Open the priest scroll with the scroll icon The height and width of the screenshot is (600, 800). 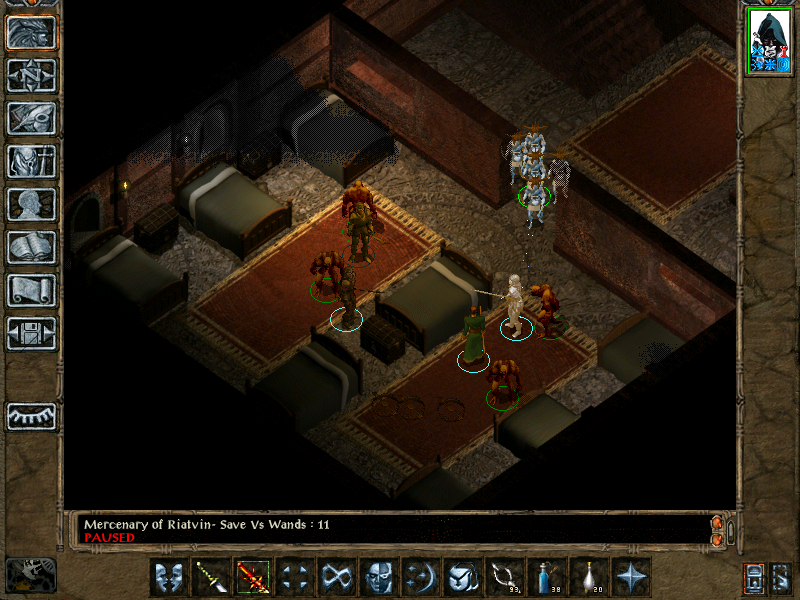pyautogui.click(x=31, y=291)
